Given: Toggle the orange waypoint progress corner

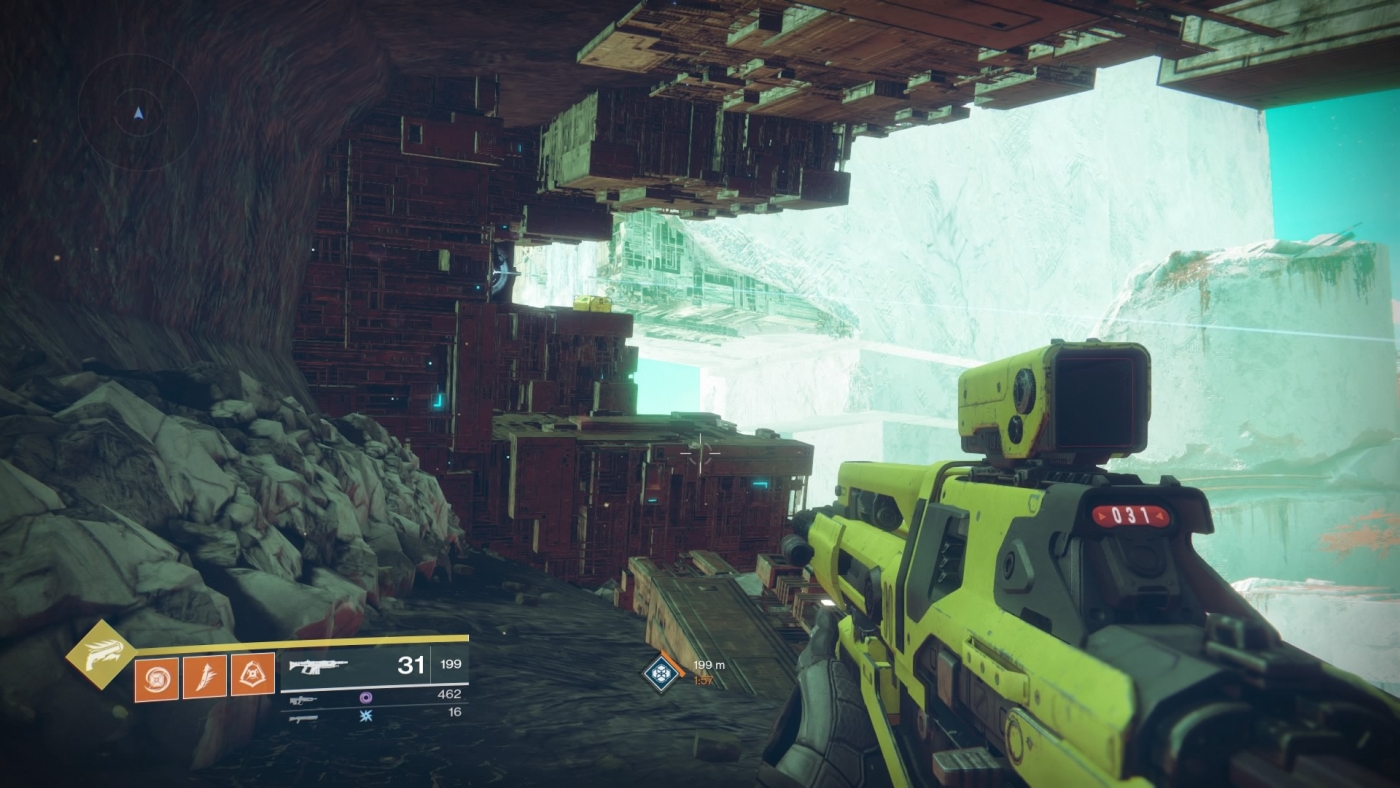Looking at the screenshot, I should pyautogui.click(x=673, y=664).
